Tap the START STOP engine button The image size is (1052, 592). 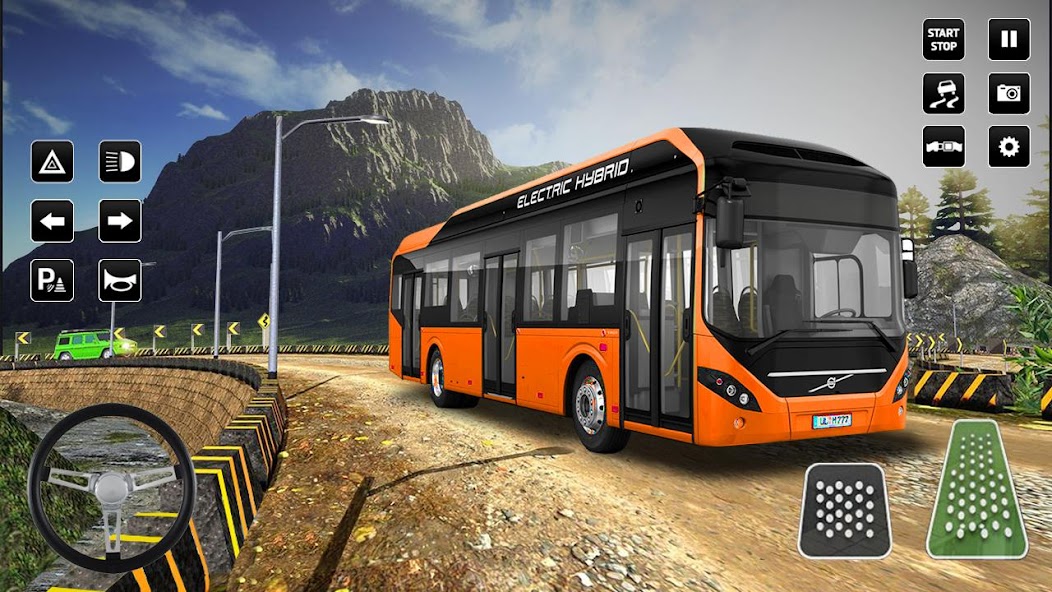point(943,40)
